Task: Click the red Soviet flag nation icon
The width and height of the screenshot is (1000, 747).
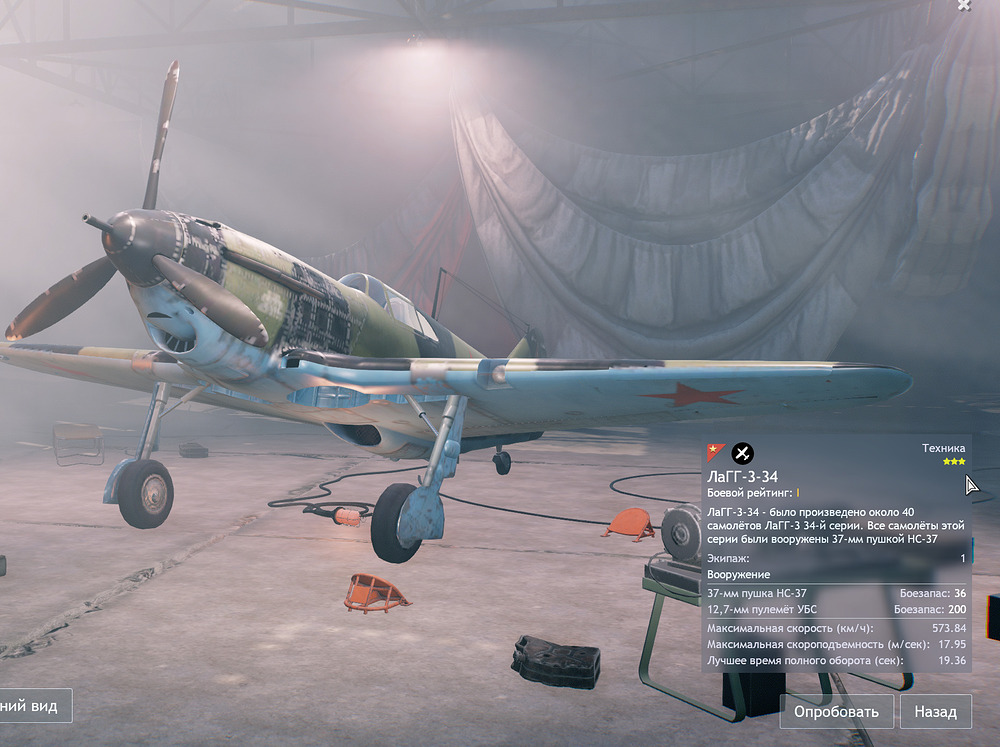Action: pos(716,453)
